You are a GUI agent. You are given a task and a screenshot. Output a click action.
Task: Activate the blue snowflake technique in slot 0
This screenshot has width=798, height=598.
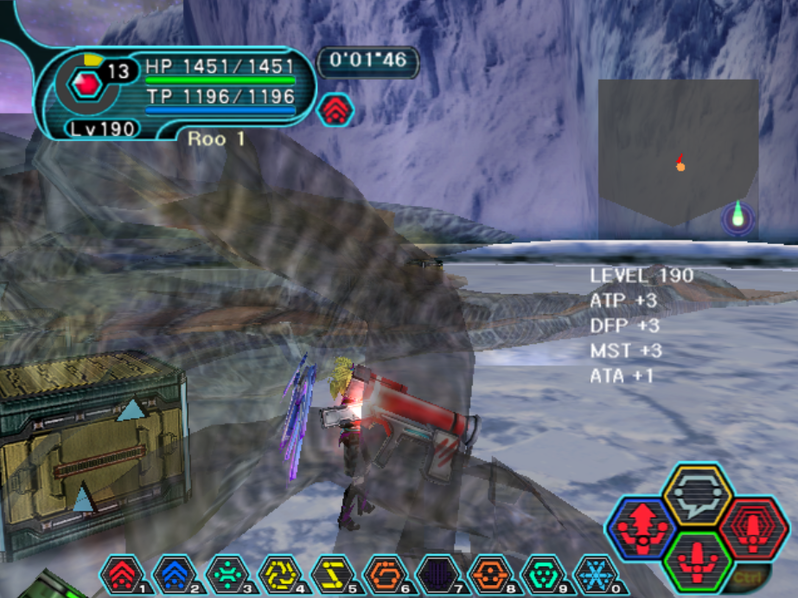[595, 575]
